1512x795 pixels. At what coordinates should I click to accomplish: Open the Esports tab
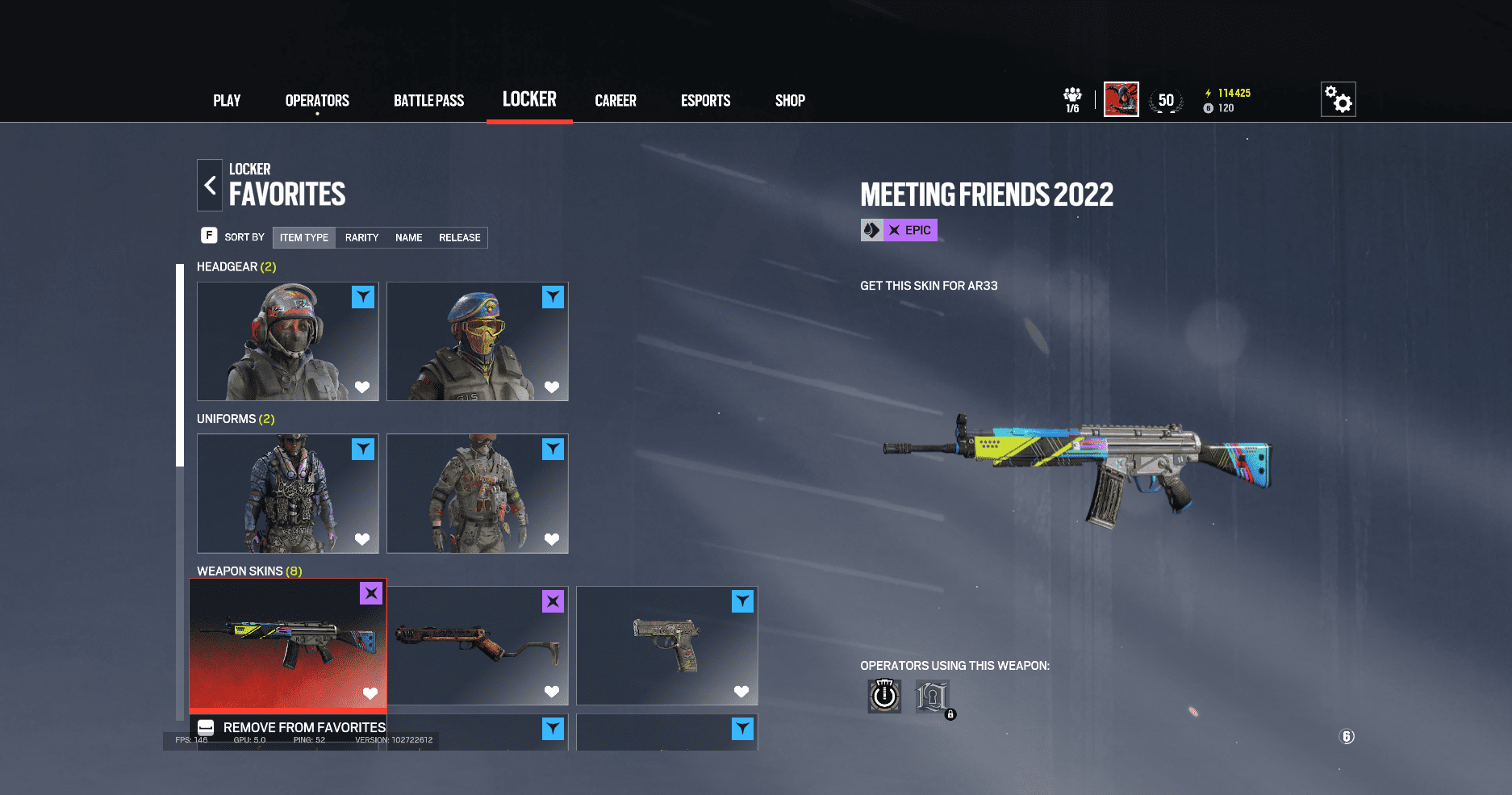pyautogui.click(x=705, y=101)
